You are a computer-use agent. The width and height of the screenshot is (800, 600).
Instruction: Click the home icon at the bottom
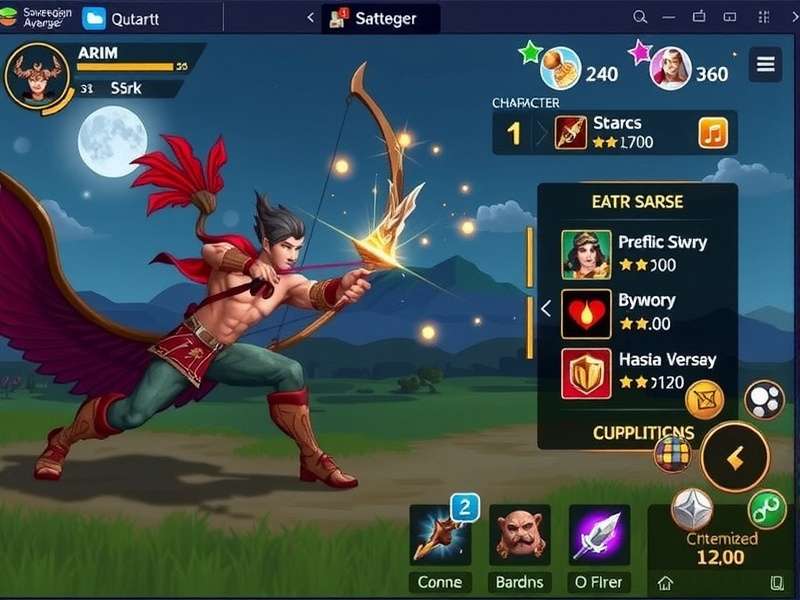(666, 583)
